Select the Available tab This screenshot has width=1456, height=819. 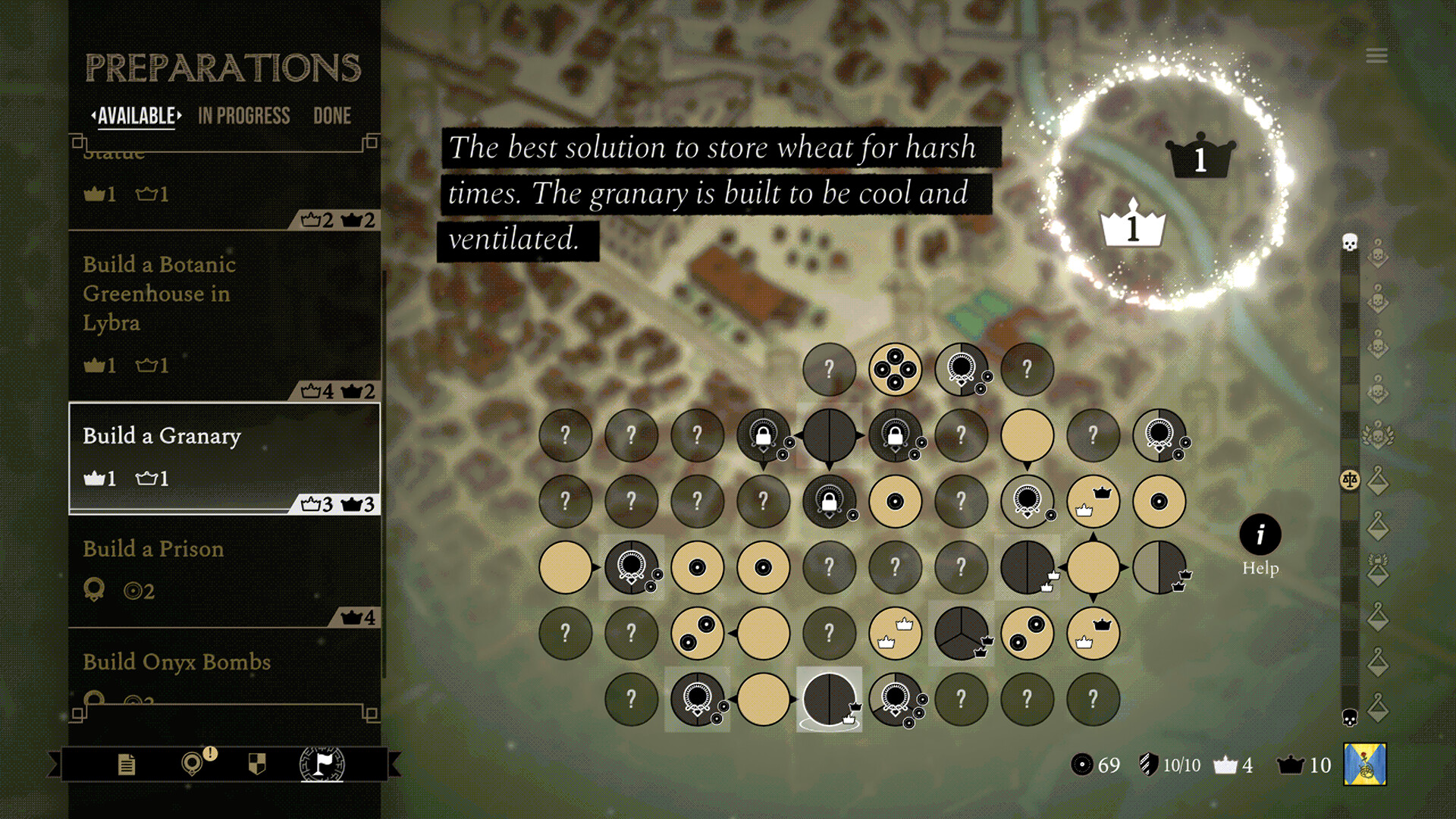(136, 116)
